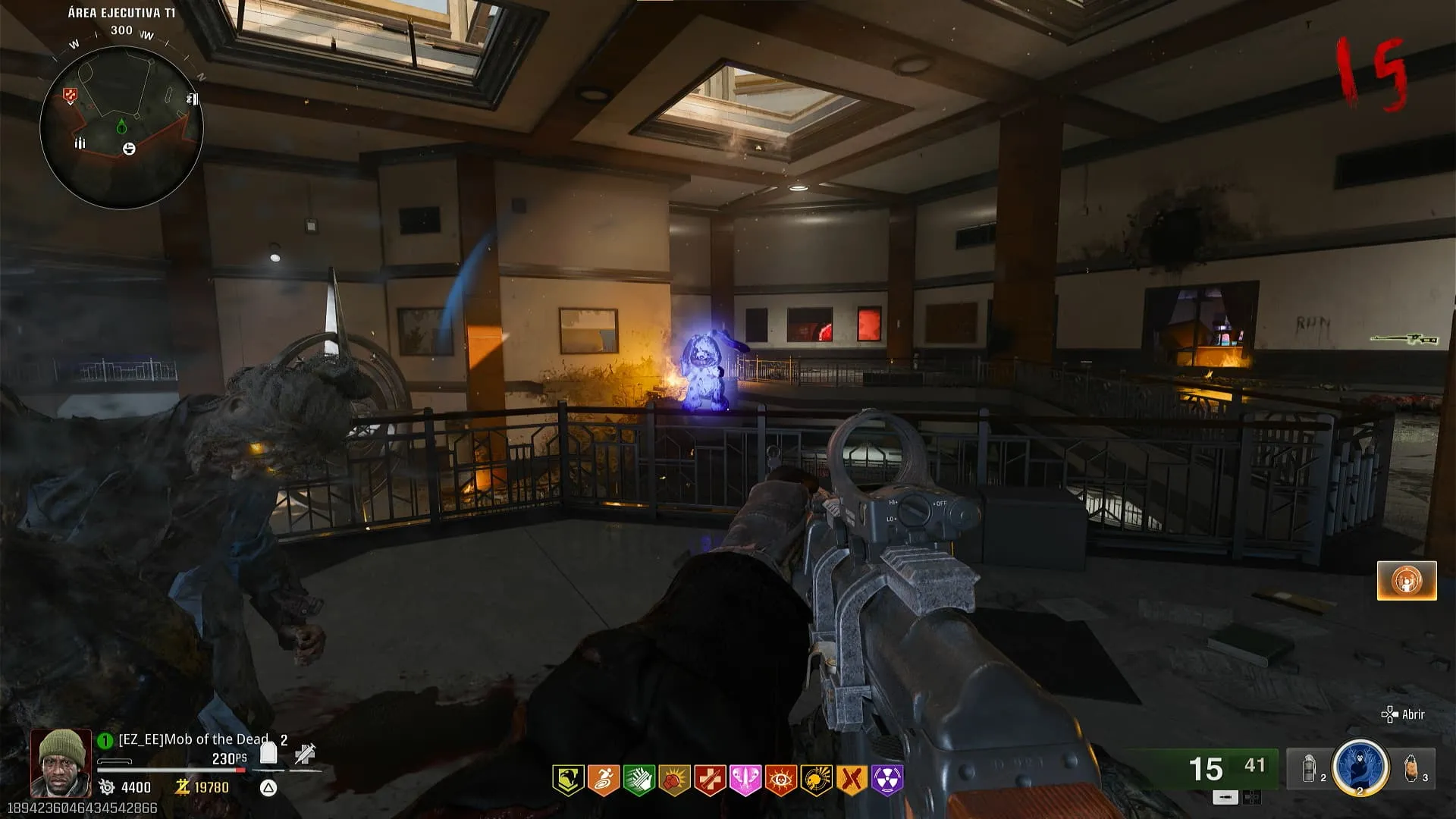Select the crossed pistols perk icon
Viewport: 1456px width, 819px height.
[x=852, y=780]
